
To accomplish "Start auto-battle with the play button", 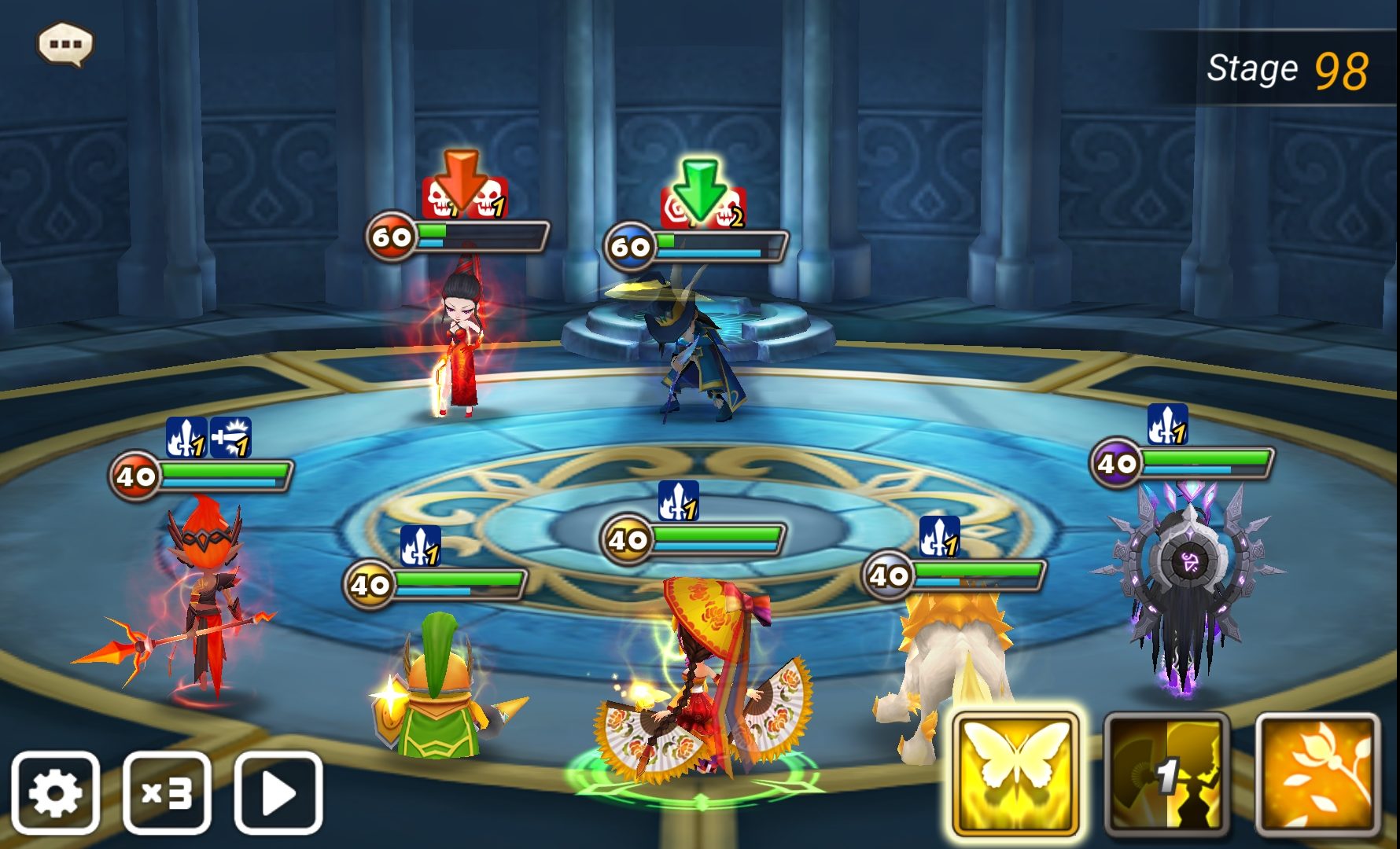I will (278, 793).
